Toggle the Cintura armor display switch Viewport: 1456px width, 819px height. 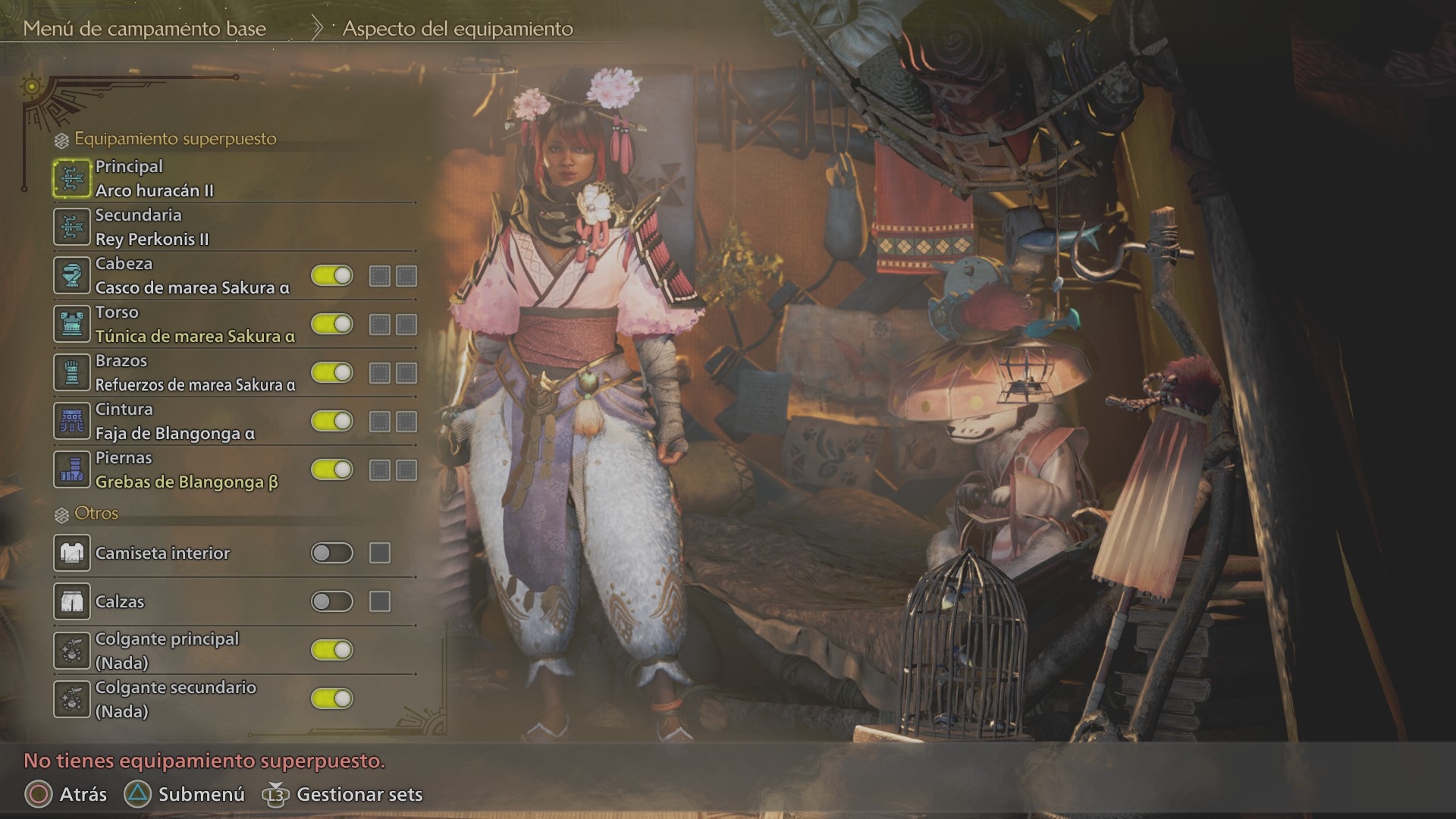pos(332,421)
